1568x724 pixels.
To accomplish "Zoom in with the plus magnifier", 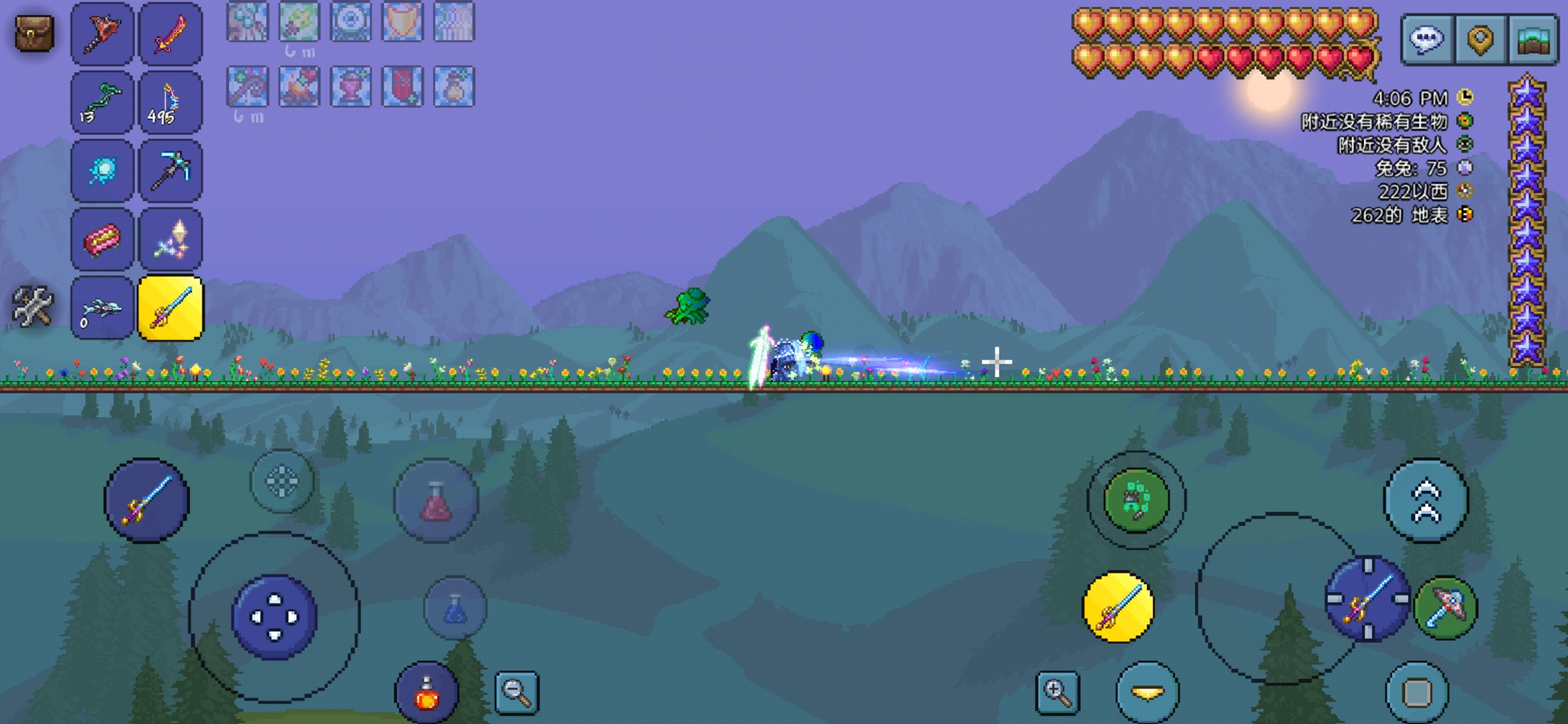I will pos(1057,692).
